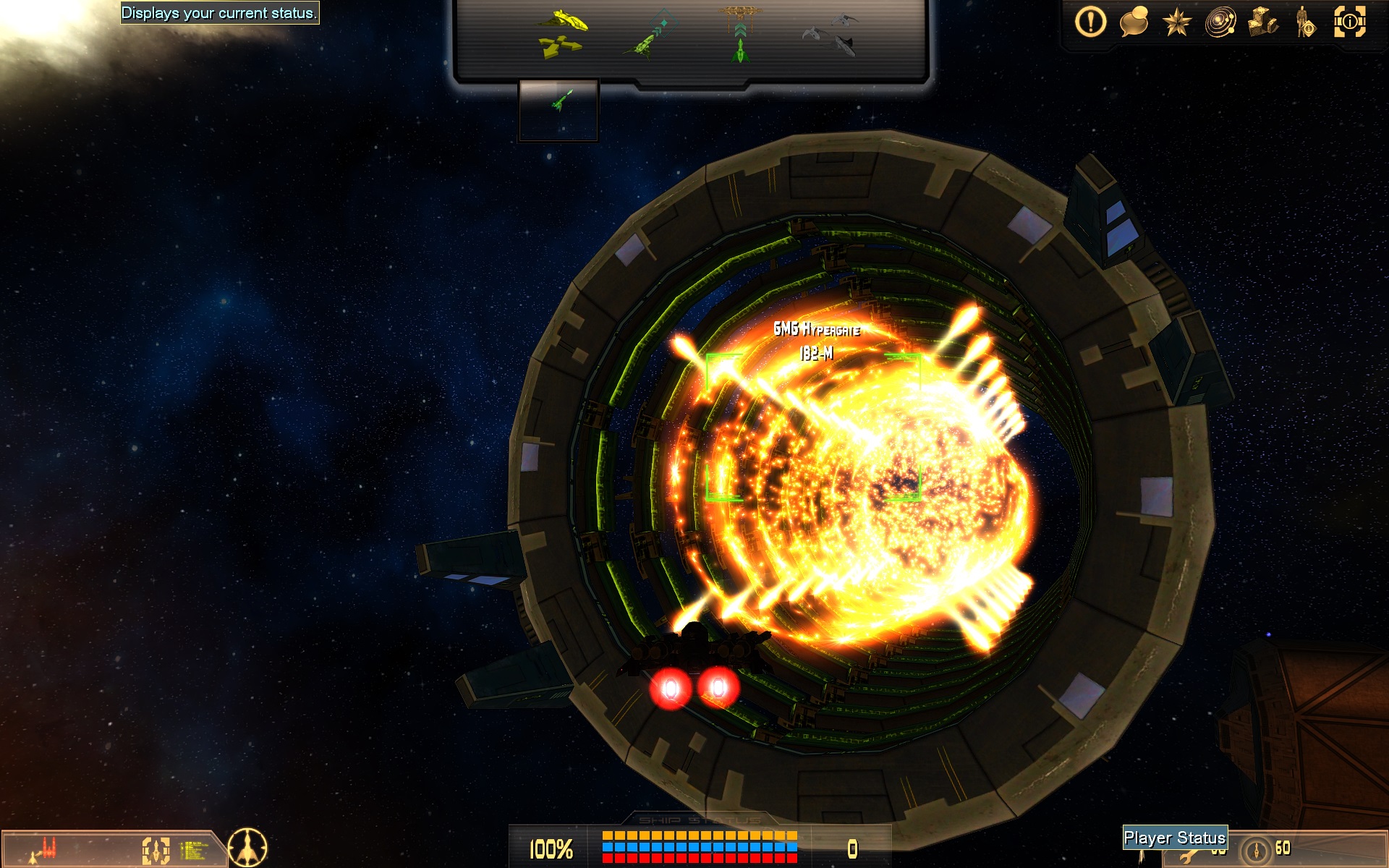1389x868 pixels.
Task: Open the solar system map icon
Action: [x=1220, y=22]
